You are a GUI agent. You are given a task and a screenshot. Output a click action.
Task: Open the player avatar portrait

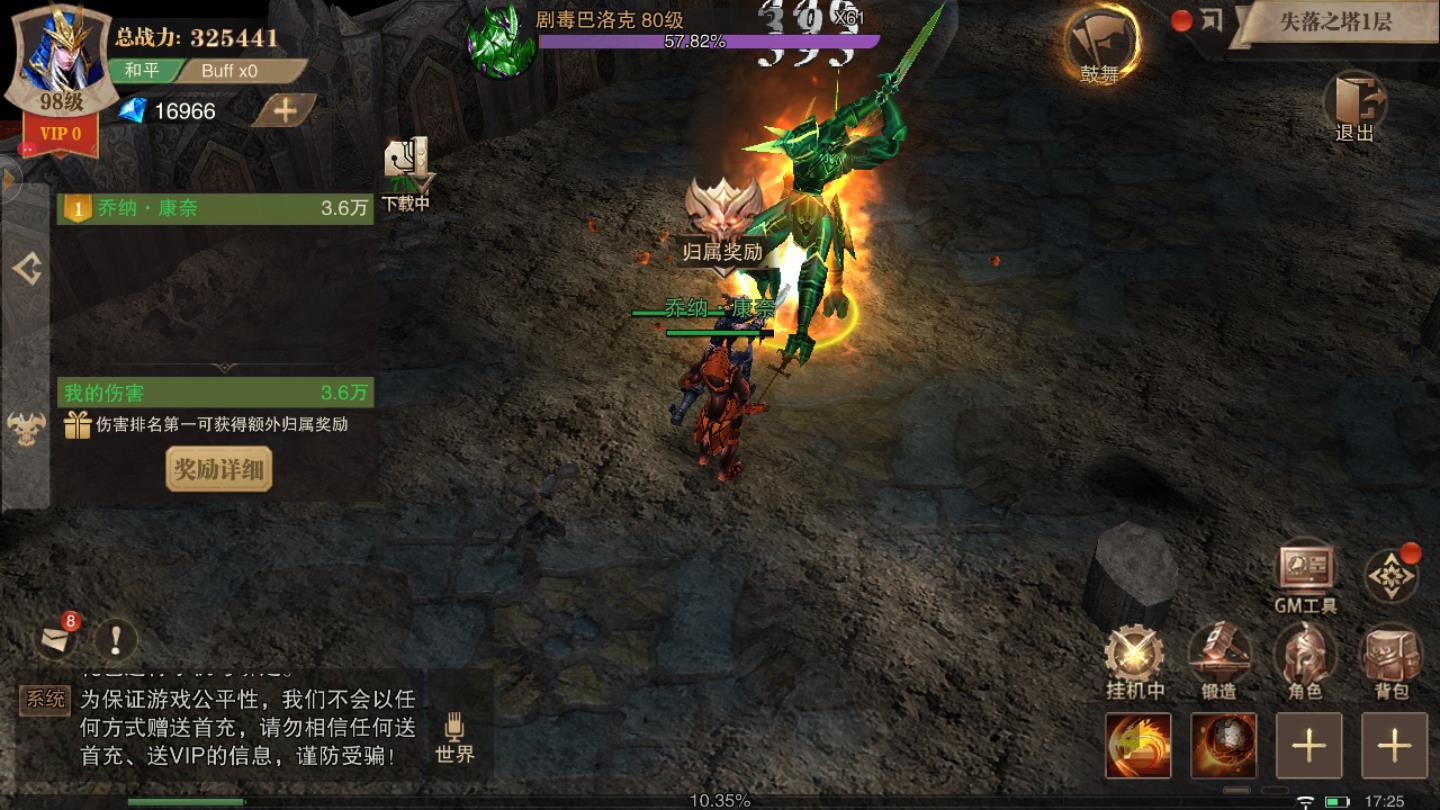pos(59,58)
